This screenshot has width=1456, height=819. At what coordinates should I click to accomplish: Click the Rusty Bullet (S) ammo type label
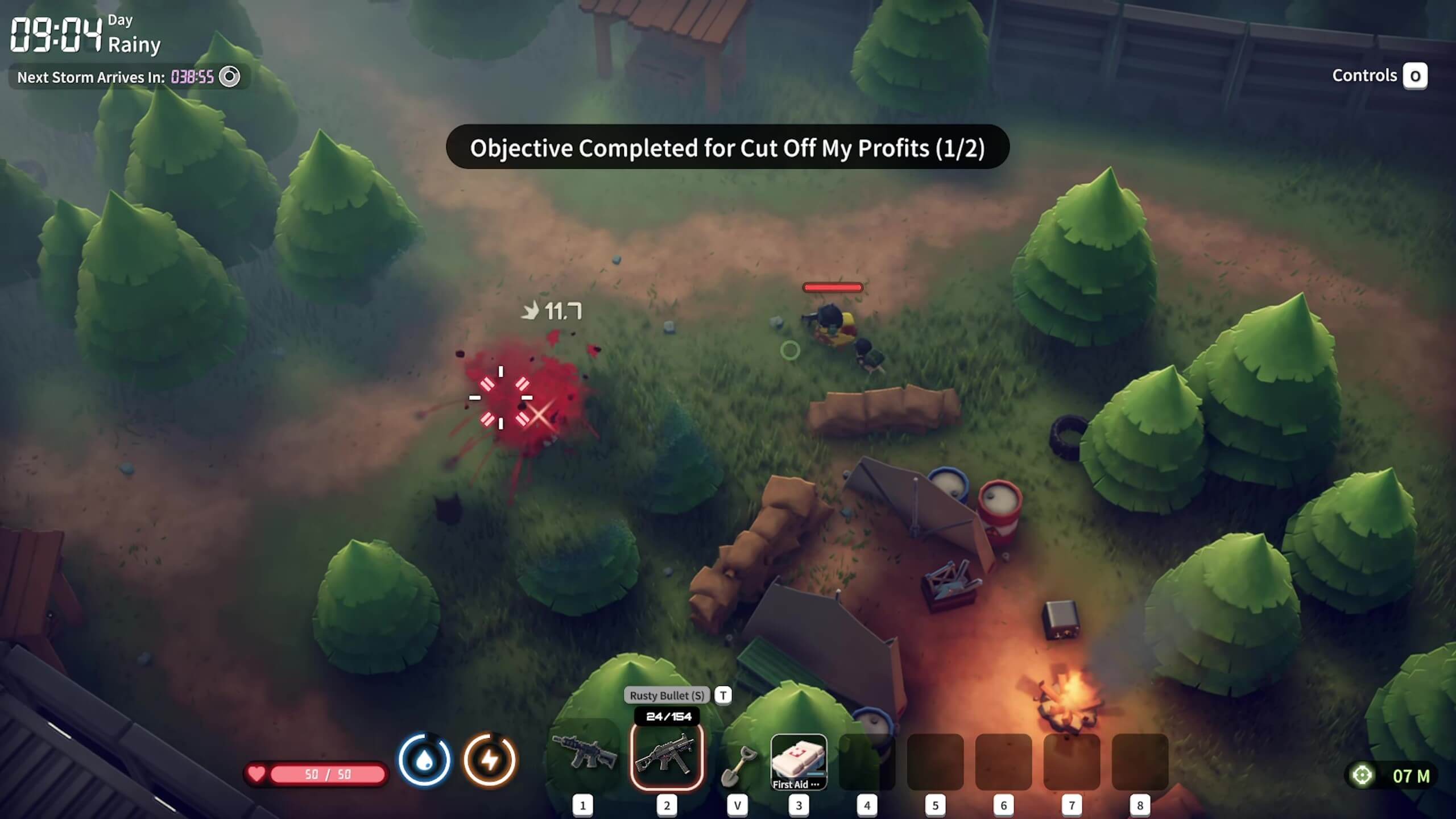667,695
